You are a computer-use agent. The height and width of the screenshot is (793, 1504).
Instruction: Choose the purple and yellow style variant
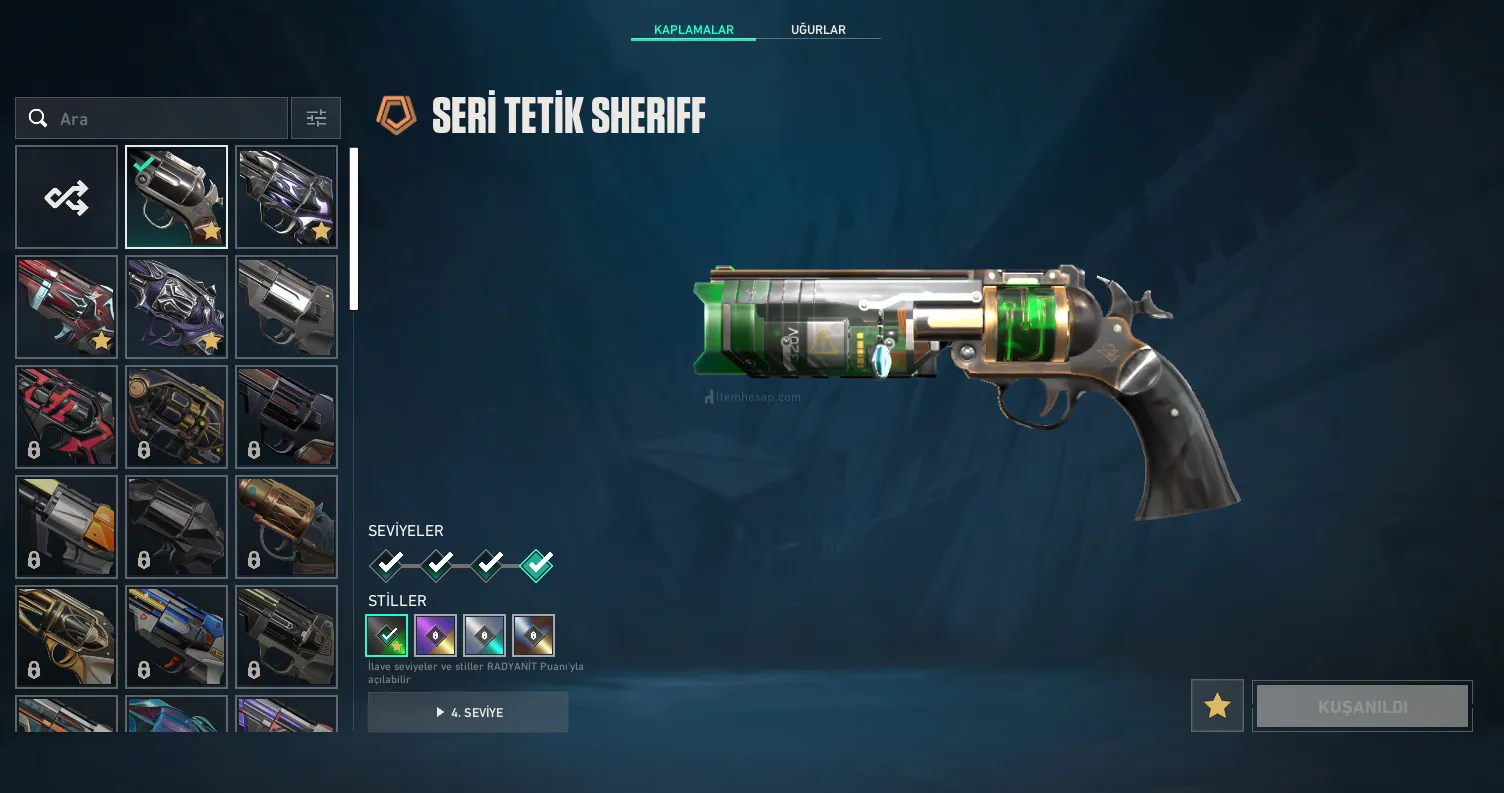click(x=436, y=635)
